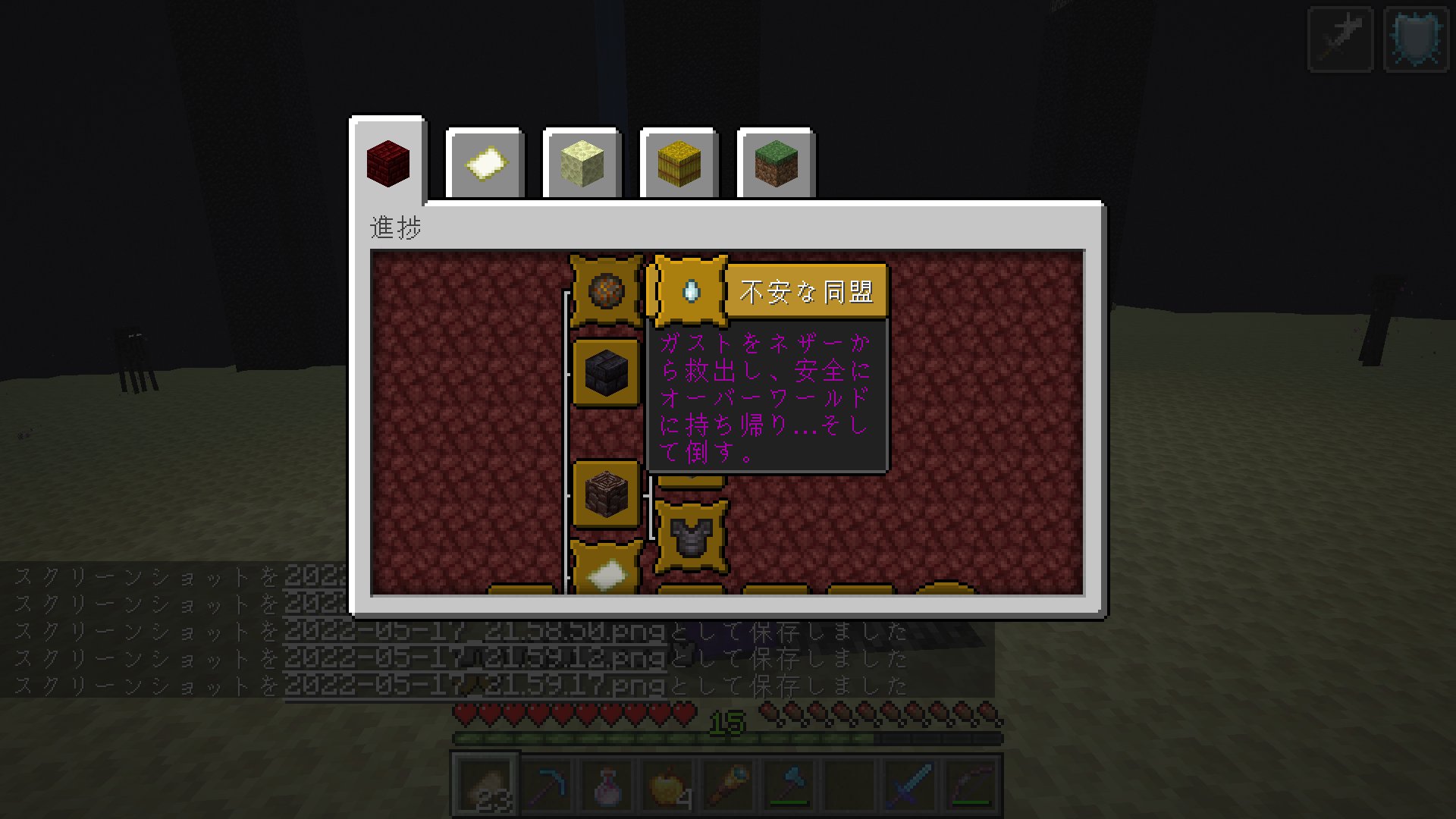The width and height of the screenshot is (1456, 819).
Task: Click the blackstone block advancement icon
Action: (x=604, y=373)
